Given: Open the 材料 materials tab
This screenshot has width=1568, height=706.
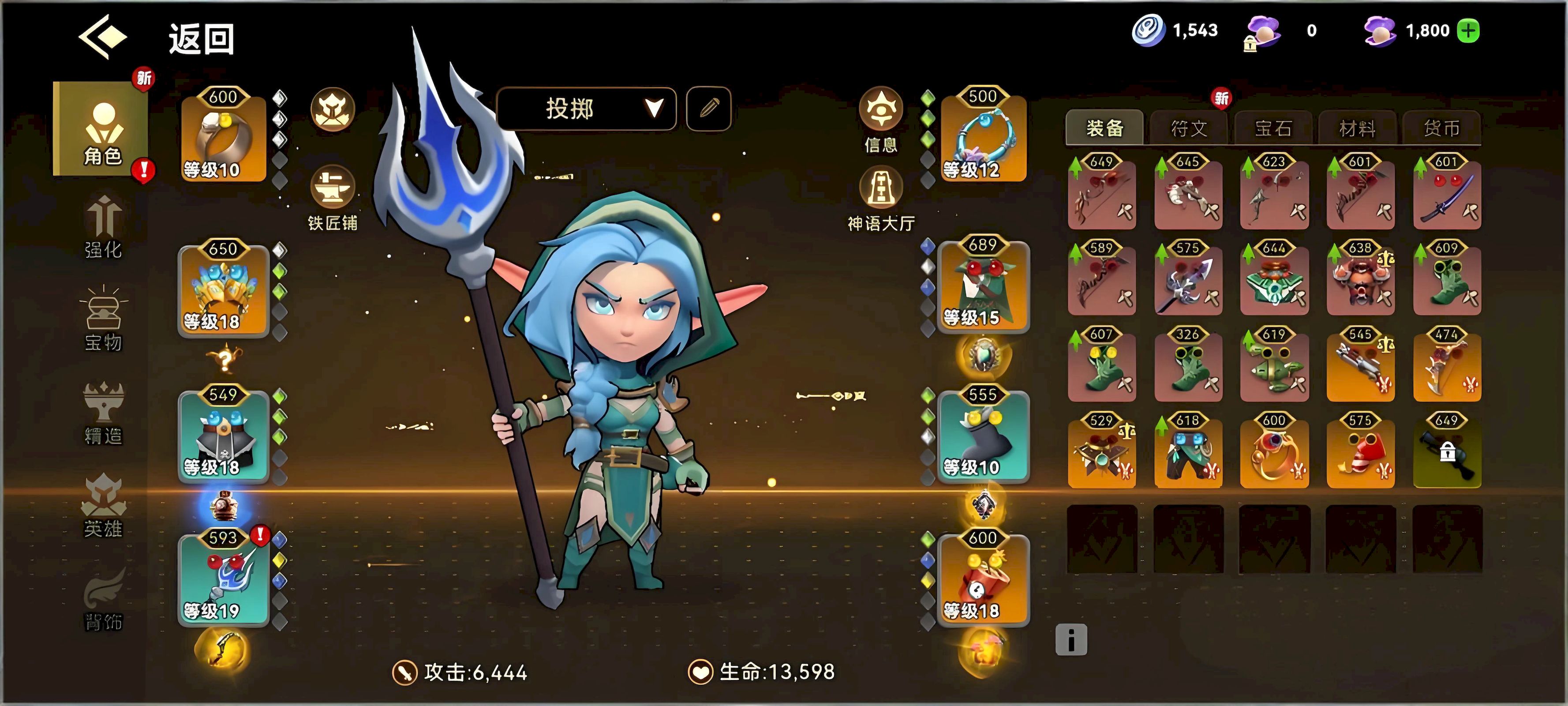Looking at the screenshot, I should (x=1358, y=128).
